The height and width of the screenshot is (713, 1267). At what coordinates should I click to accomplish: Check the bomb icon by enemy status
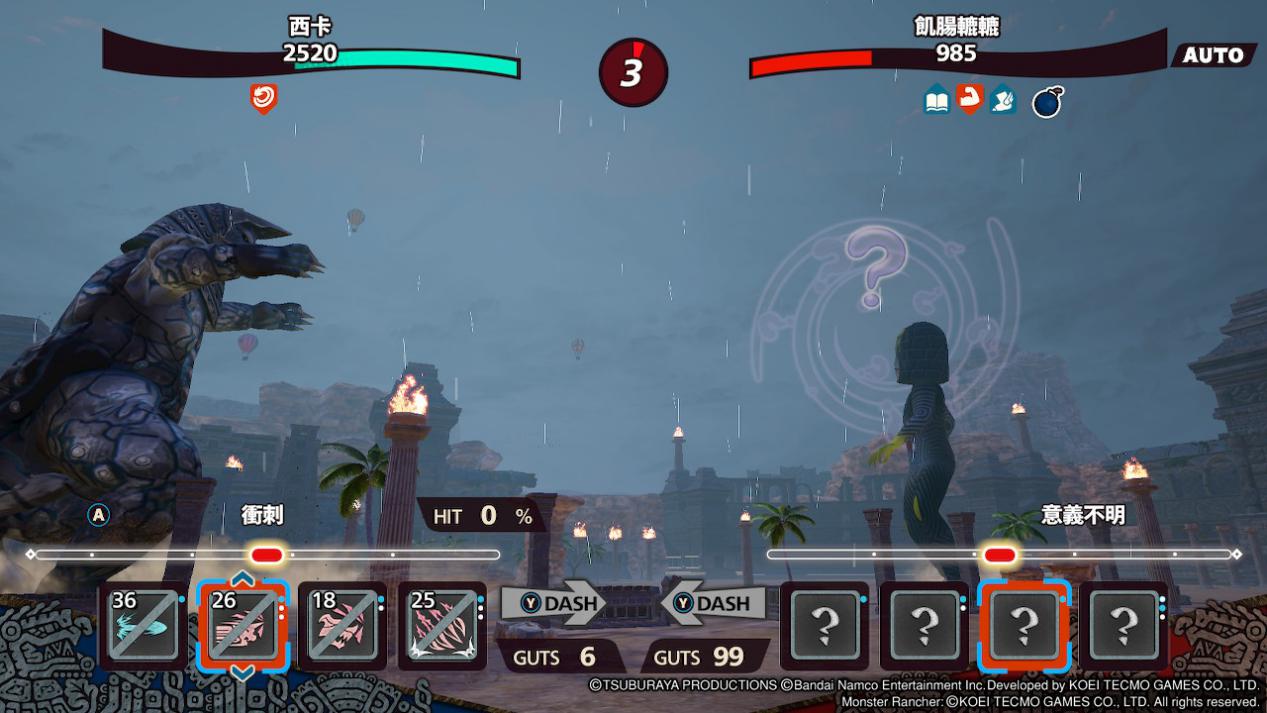[1046, 102]
